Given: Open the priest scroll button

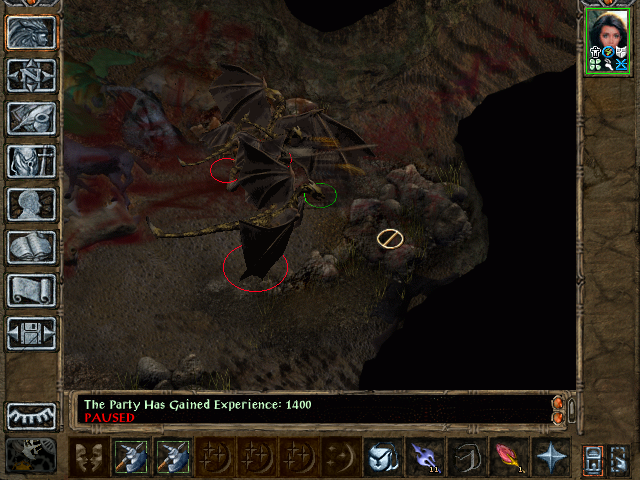Looking at the screenshot, I should point(31,290).
